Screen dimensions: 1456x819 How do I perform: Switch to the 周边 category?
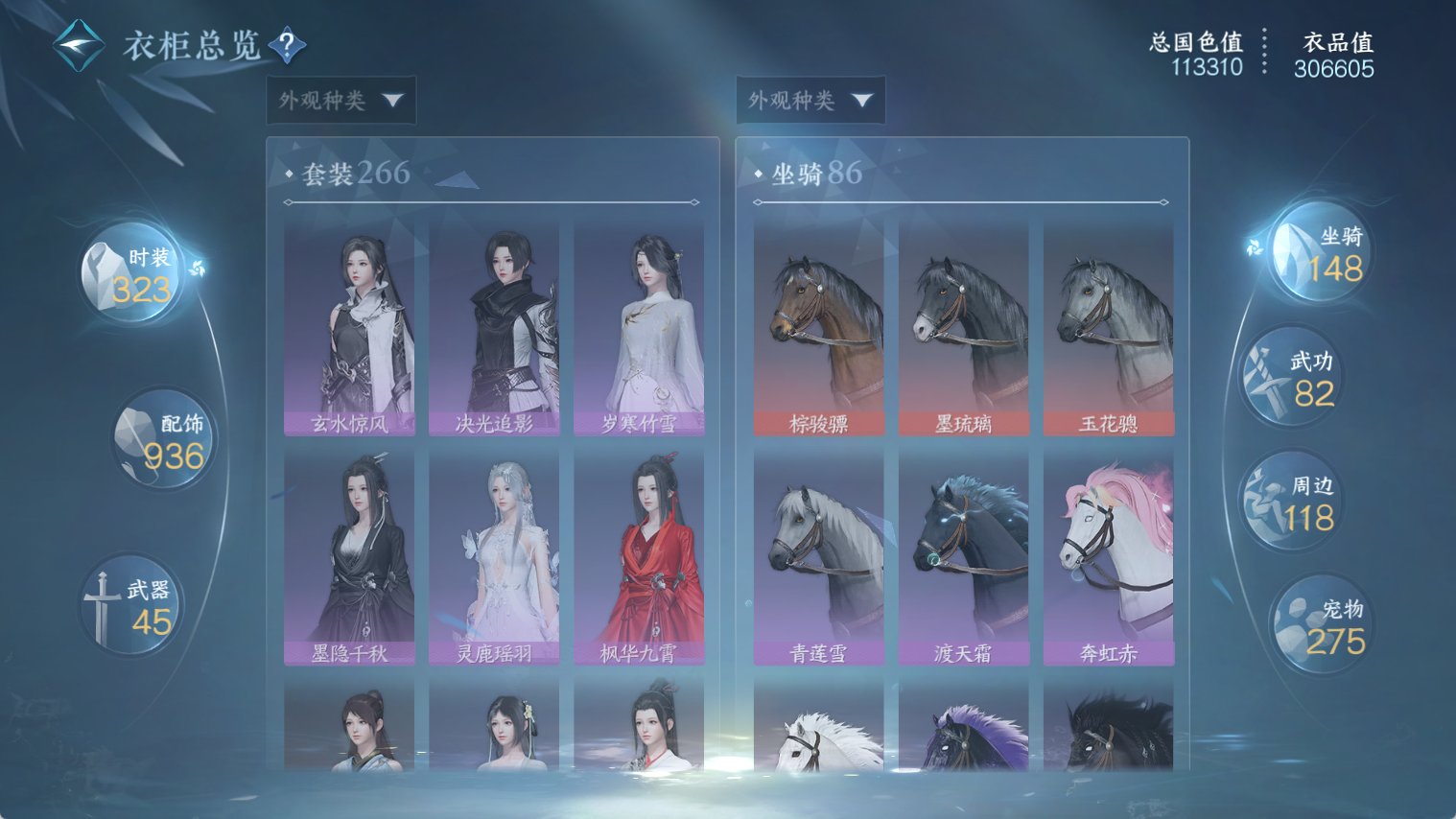(x=1292, y=503)
